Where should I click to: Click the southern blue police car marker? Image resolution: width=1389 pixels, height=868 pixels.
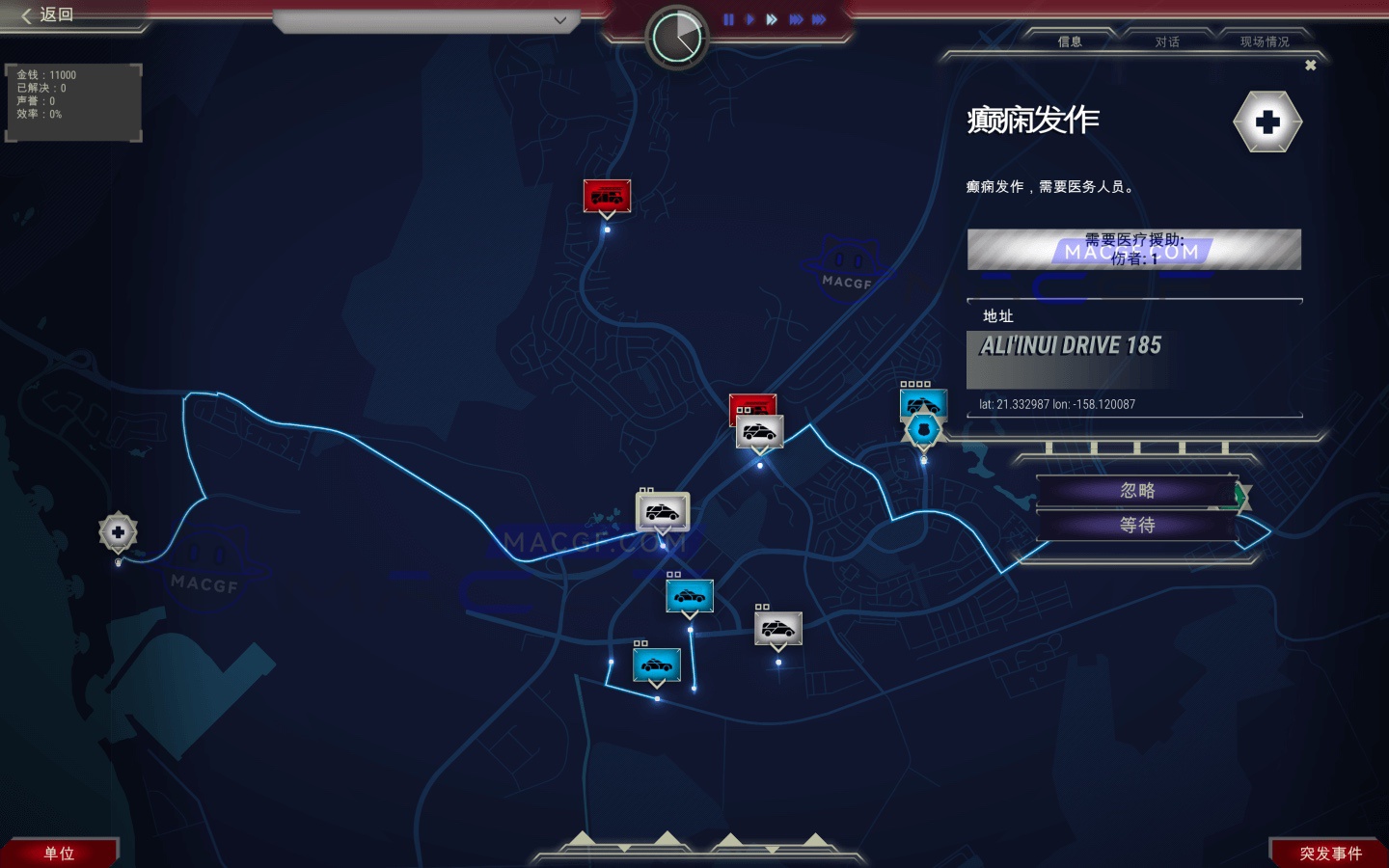[x=657, y=665]
